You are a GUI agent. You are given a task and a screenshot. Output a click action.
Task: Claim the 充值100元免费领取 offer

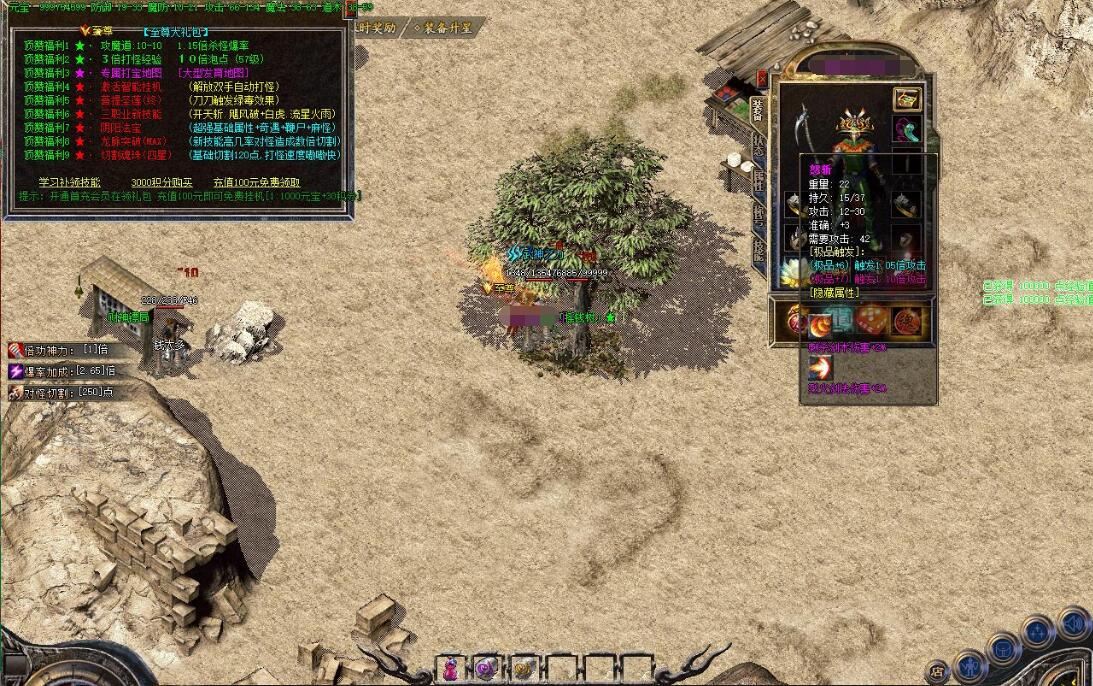(257, 182)
